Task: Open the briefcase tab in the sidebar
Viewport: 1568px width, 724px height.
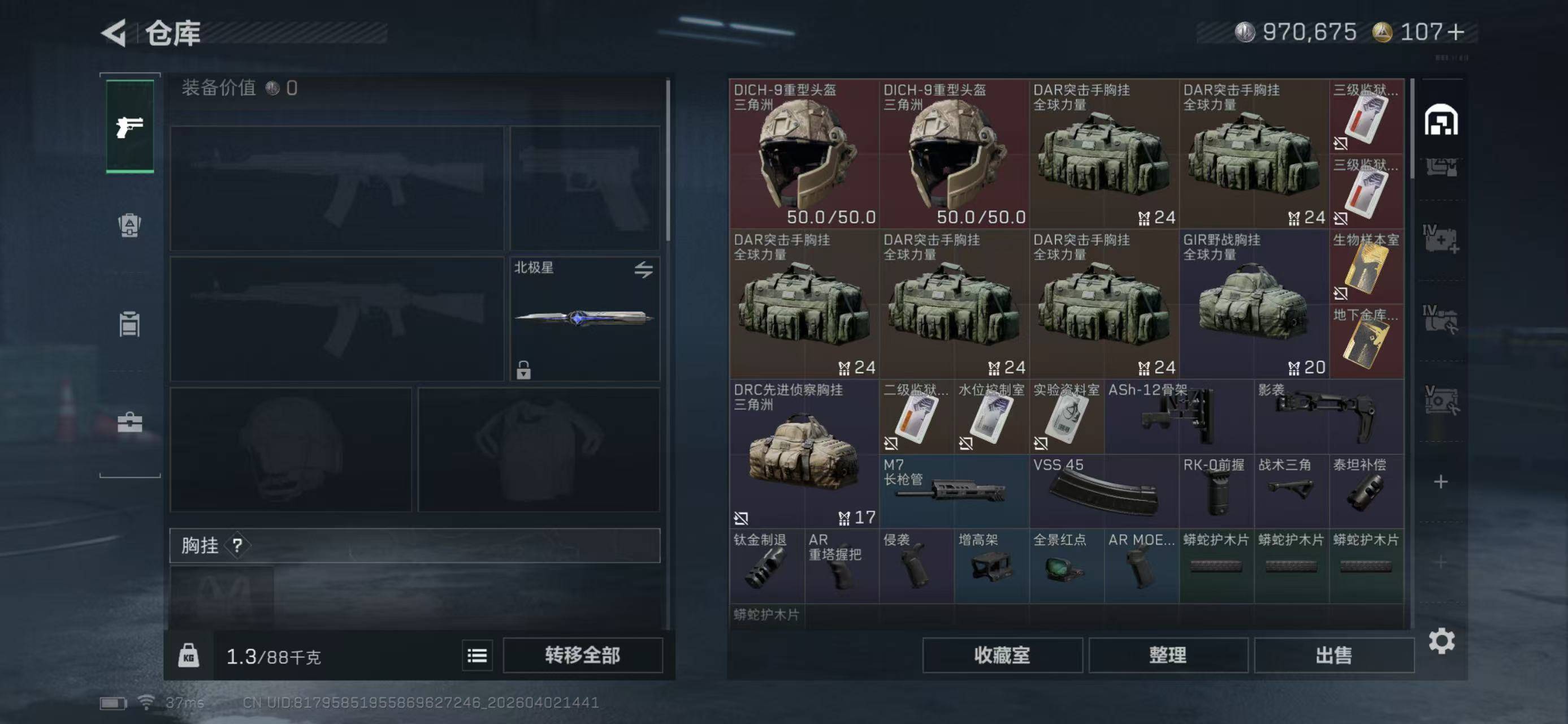Action: [129, 422]
